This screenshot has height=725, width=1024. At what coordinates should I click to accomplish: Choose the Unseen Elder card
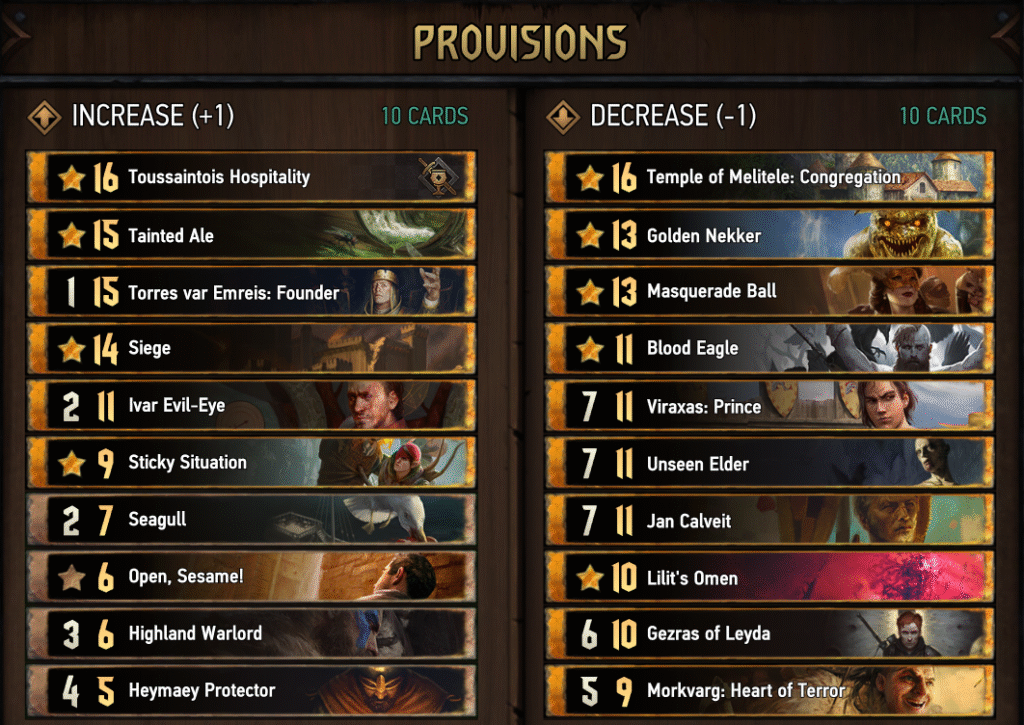point(769,464)
